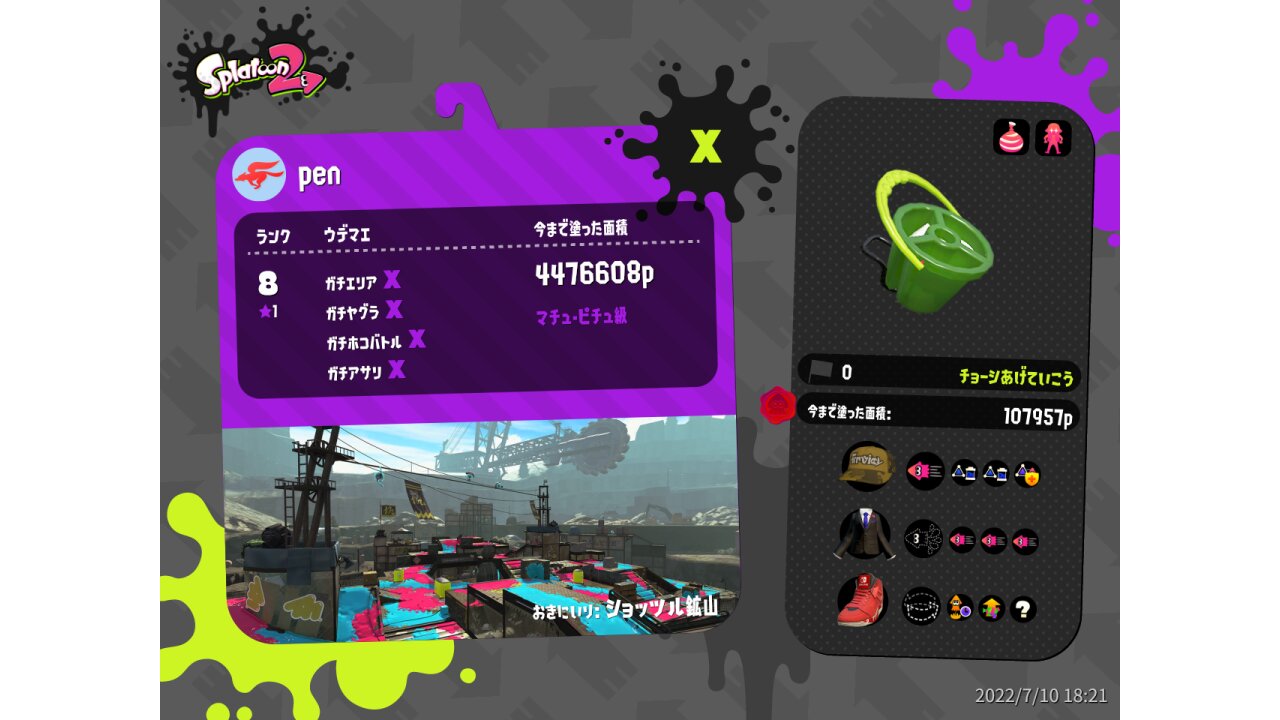Click the question mark empty ability slot
Screen dimensions: 1280x720
pos(1023,608)
